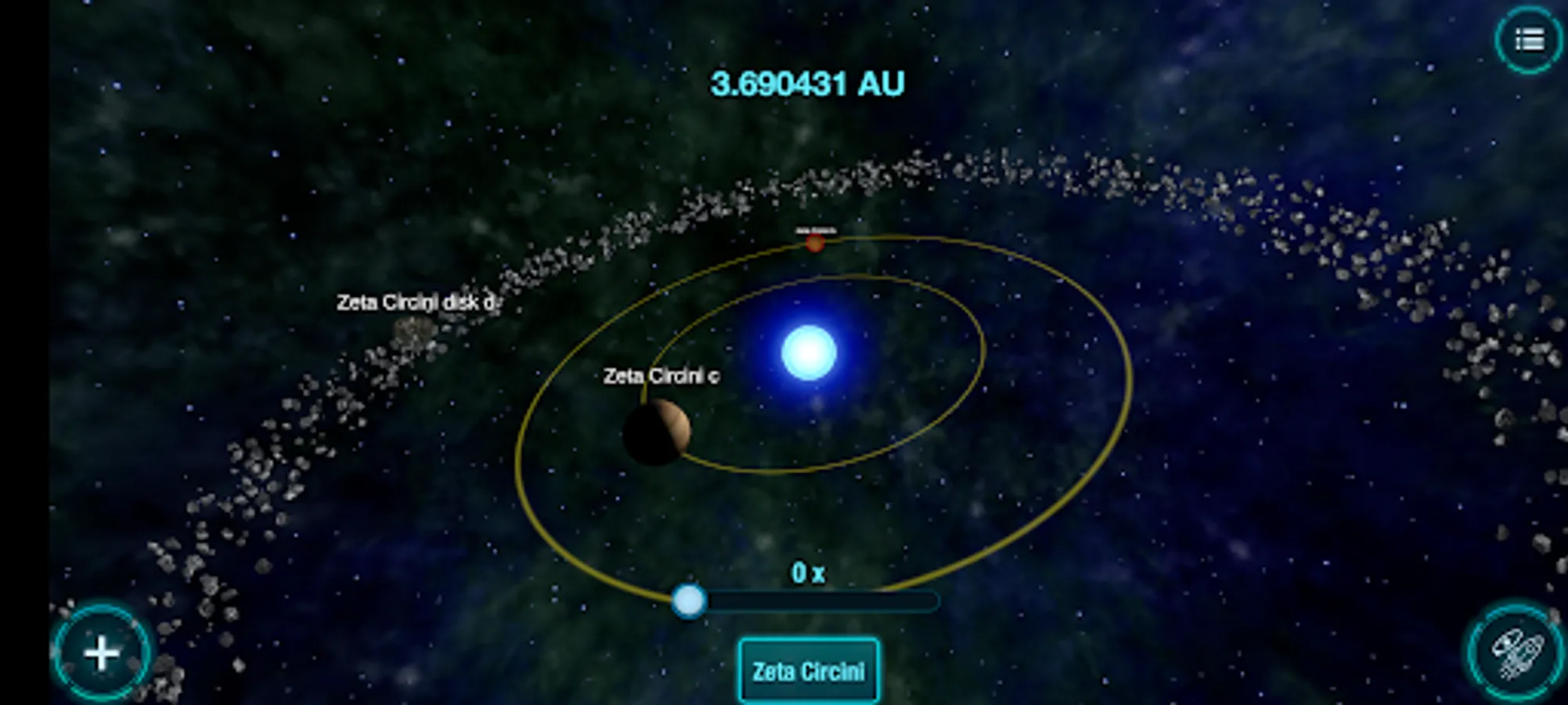Click the slider handle to pause time

[689, 601]
